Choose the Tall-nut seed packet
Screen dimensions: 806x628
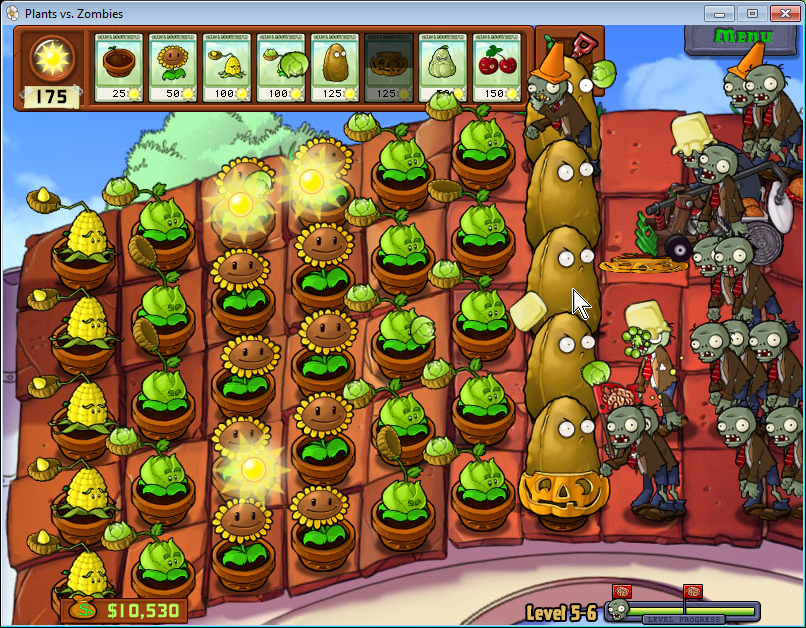(x=336, y=67)
